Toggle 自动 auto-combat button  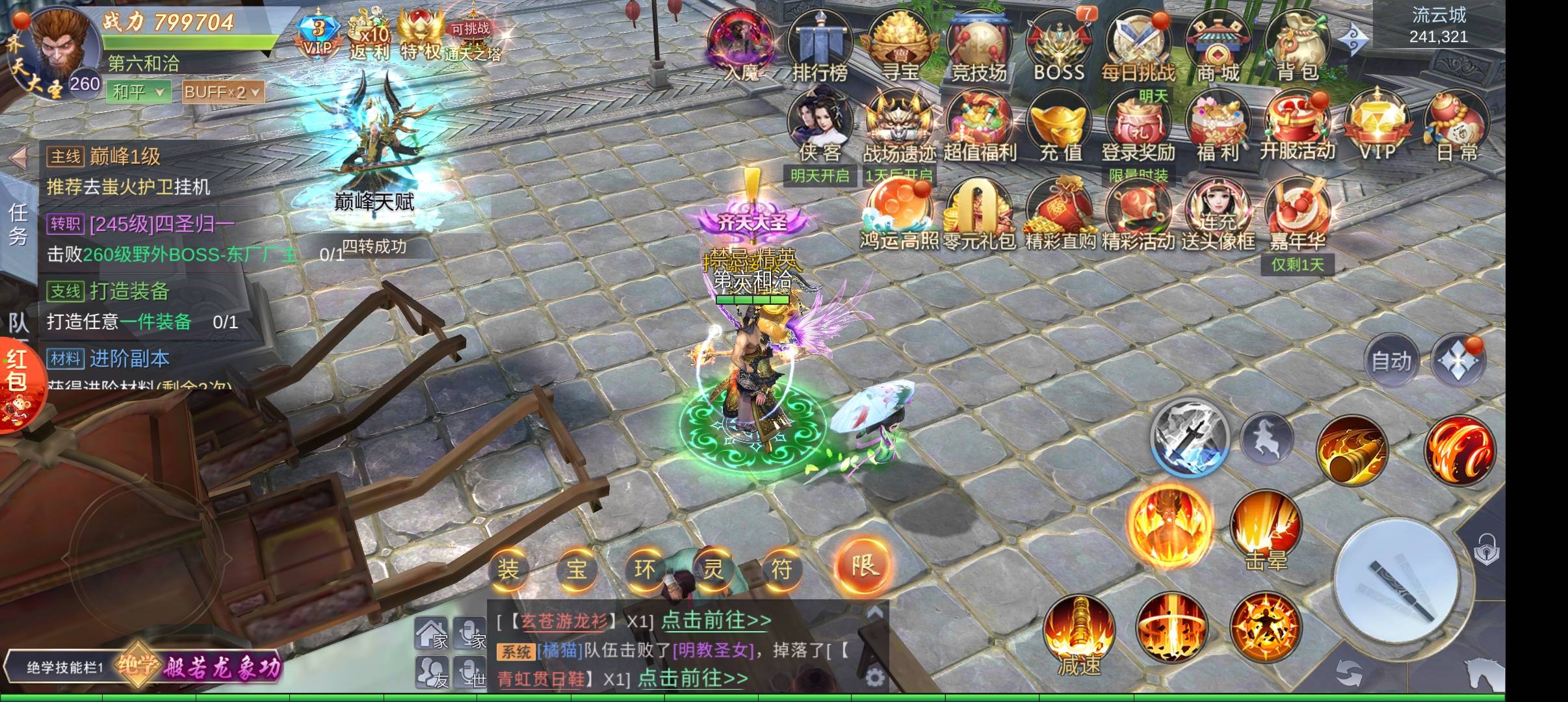click(x=1391, y=361)
